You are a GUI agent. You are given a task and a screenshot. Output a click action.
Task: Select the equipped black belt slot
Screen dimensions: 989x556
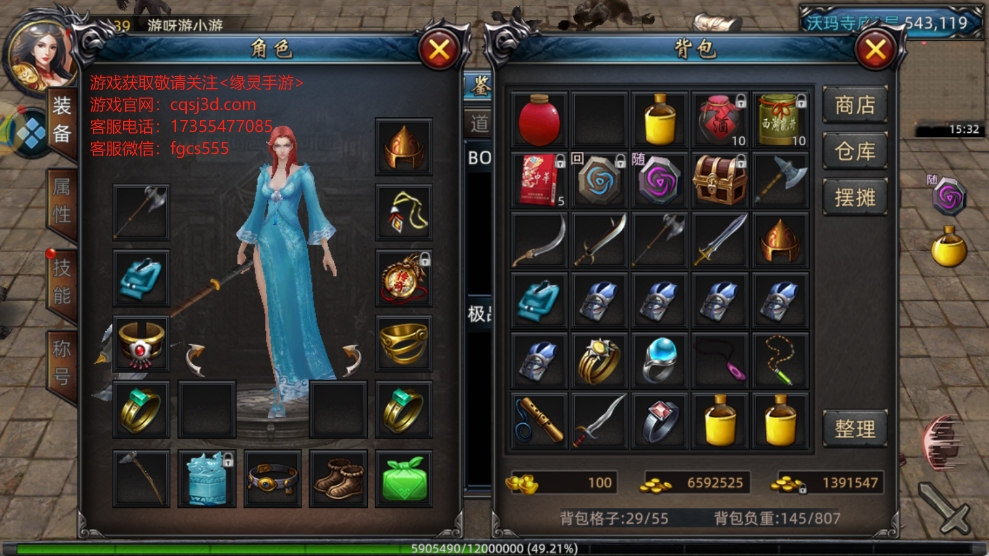coord(272,478)
